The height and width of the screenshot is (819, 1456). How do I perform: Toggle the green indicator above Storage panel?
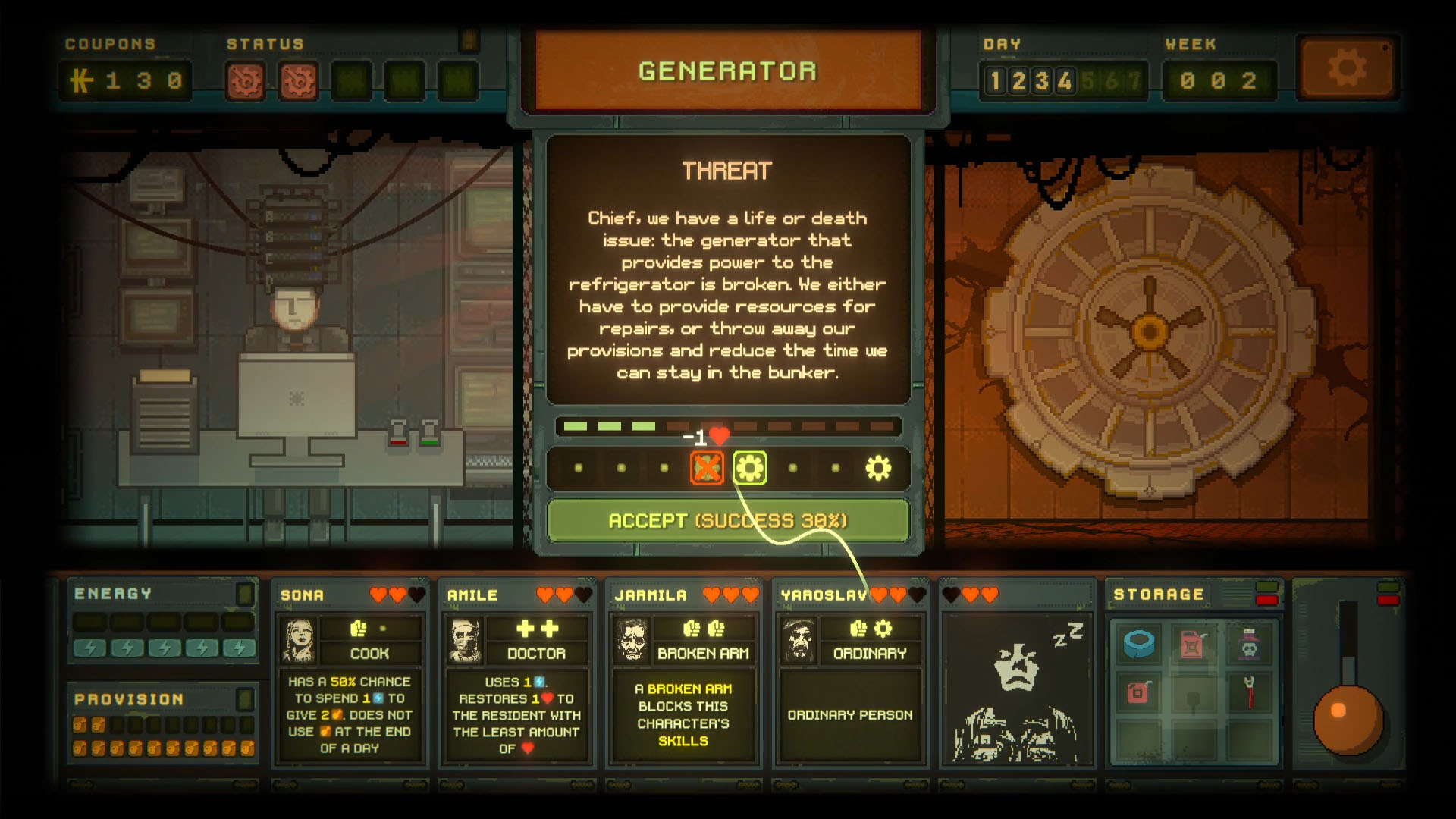click(x=1266, y=585)
